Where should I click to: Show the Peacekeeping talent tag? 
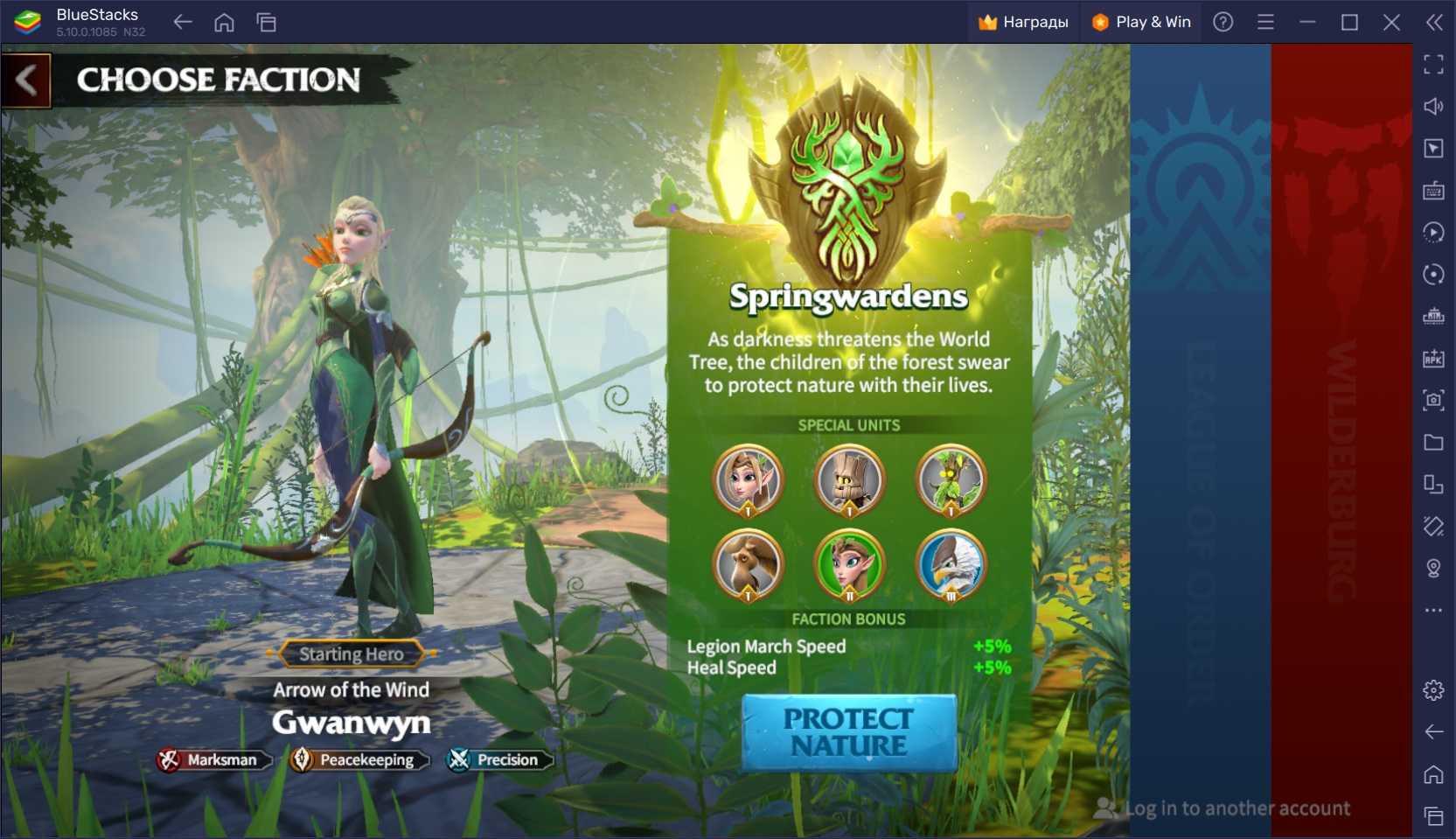coord(359,759)
